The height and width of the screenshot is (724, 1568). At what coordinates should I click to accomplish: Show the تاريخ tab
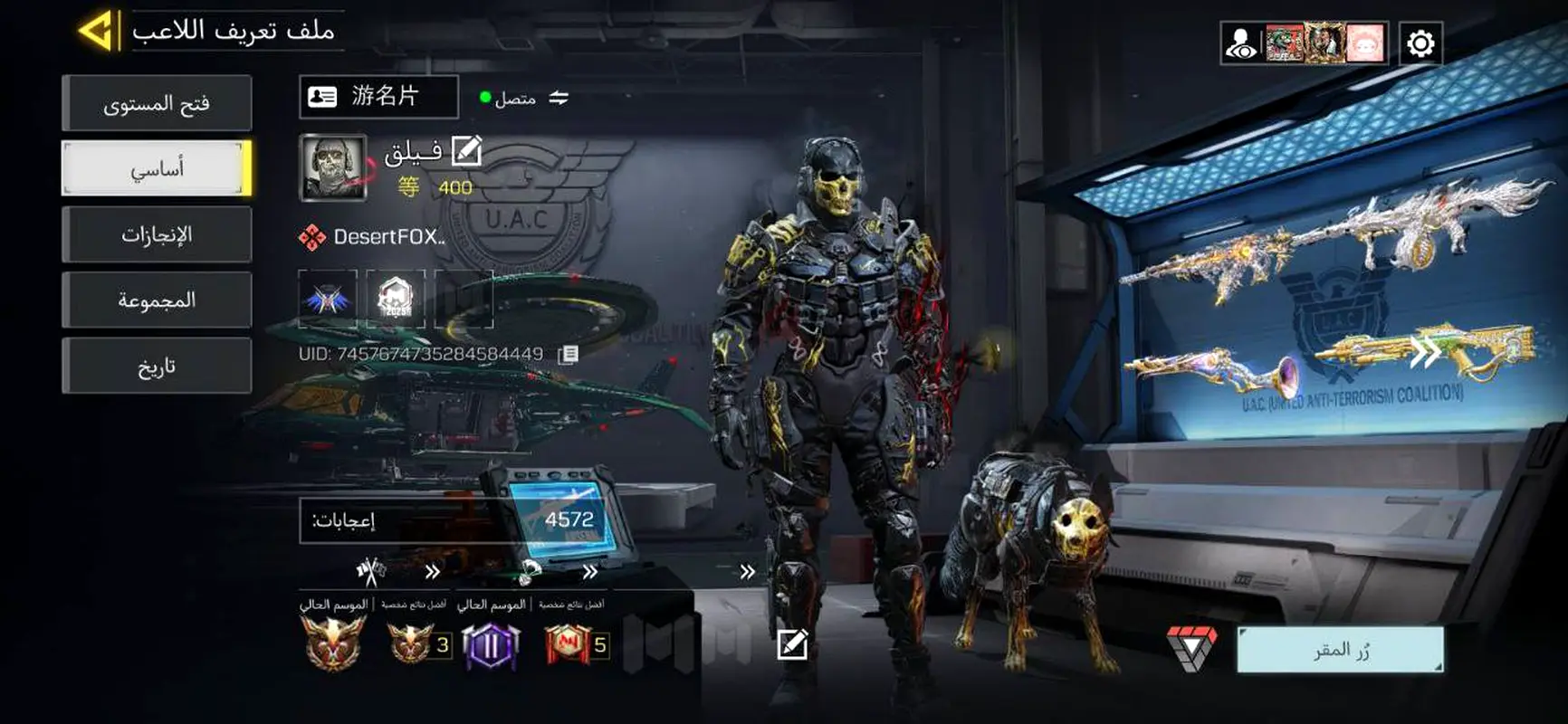click(157, 366)
